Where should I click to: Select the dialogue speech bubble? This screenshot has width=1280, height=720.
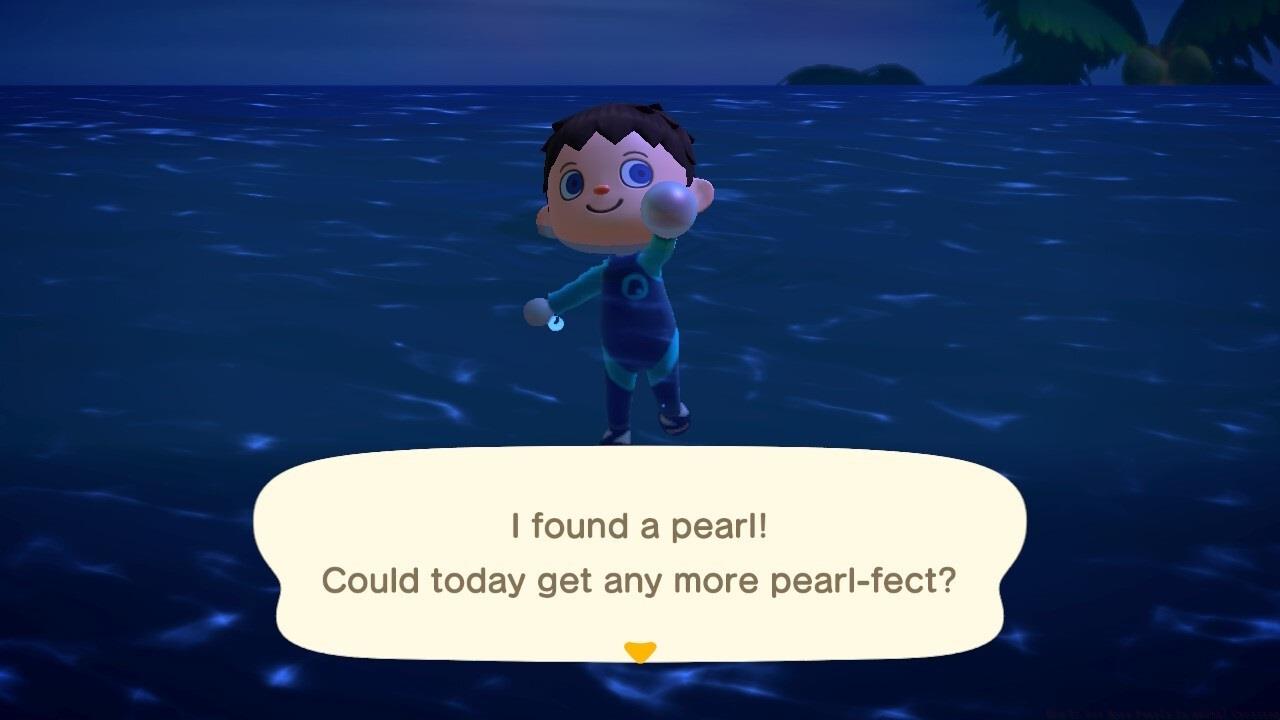point(640,553)
